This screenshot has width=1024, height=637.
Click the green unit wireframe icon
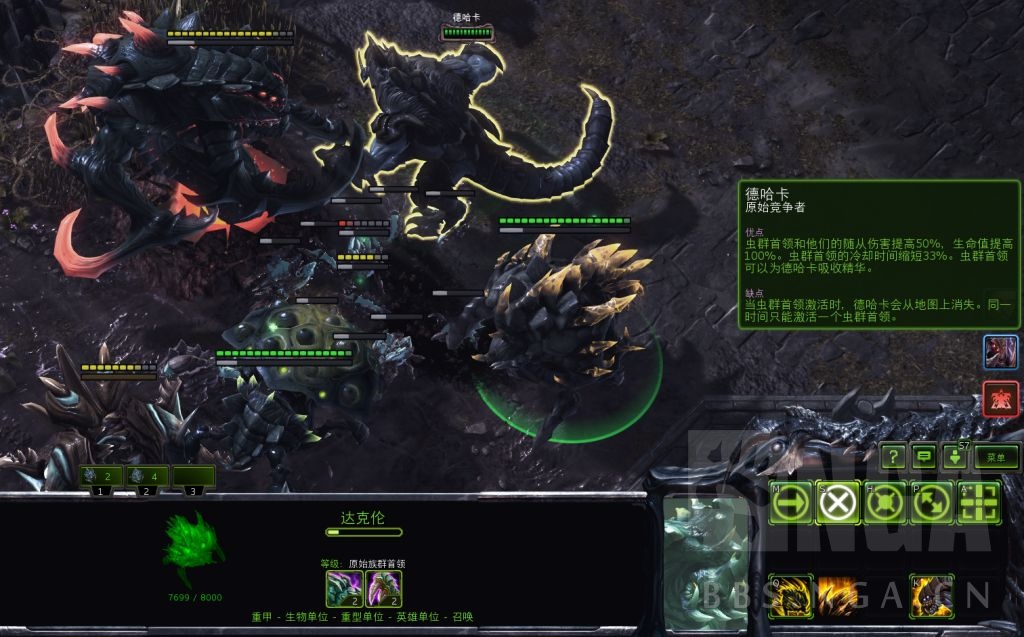click(x=195, y=548)
